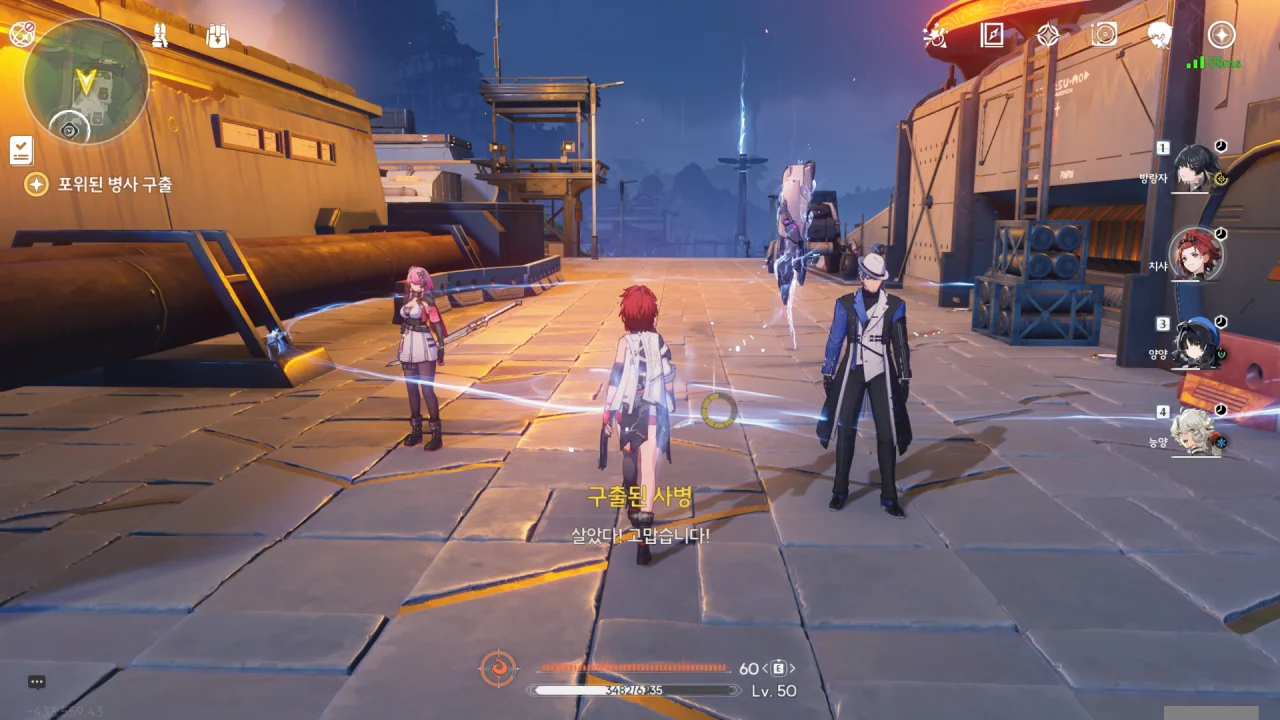
Task: Open the quest checklist icon
Action: pos(21,150)
